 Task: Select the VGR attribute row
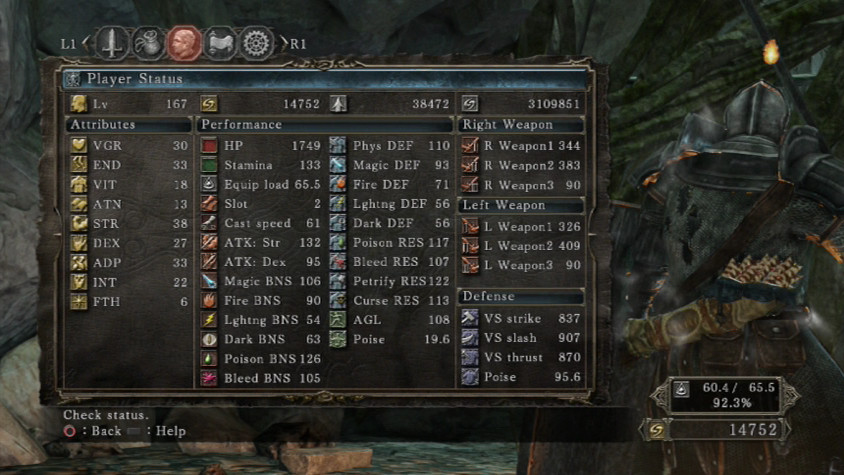pos(128,146)
